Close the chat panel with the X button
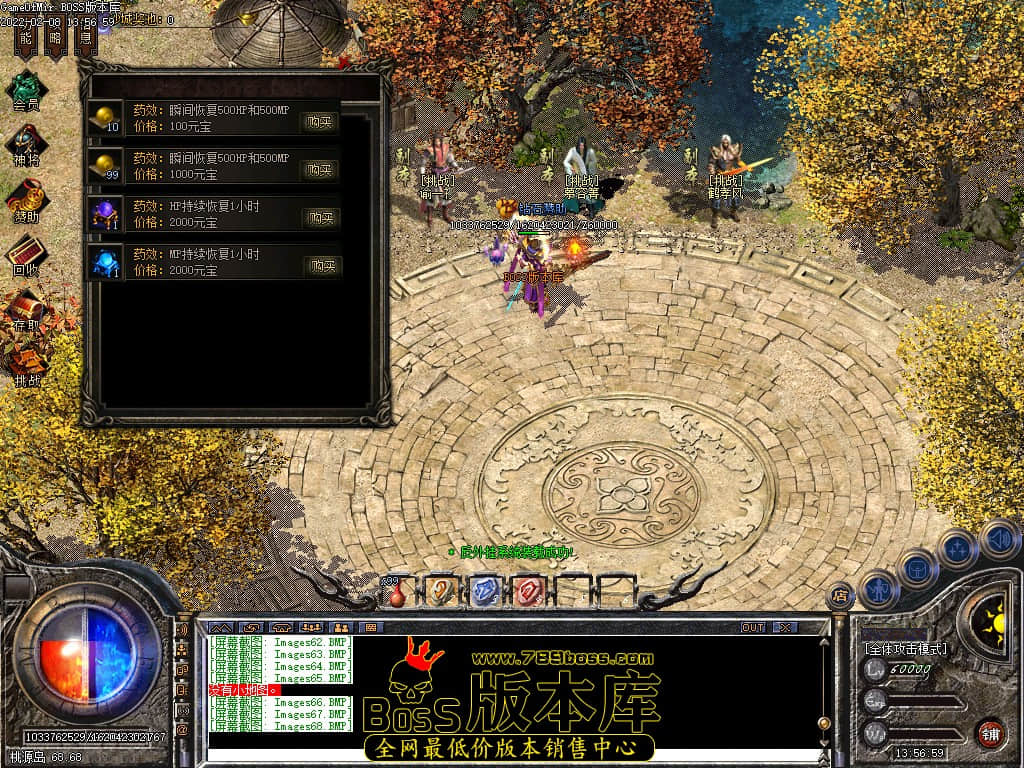Viewport: 1024px width, 768px height. 786,627
